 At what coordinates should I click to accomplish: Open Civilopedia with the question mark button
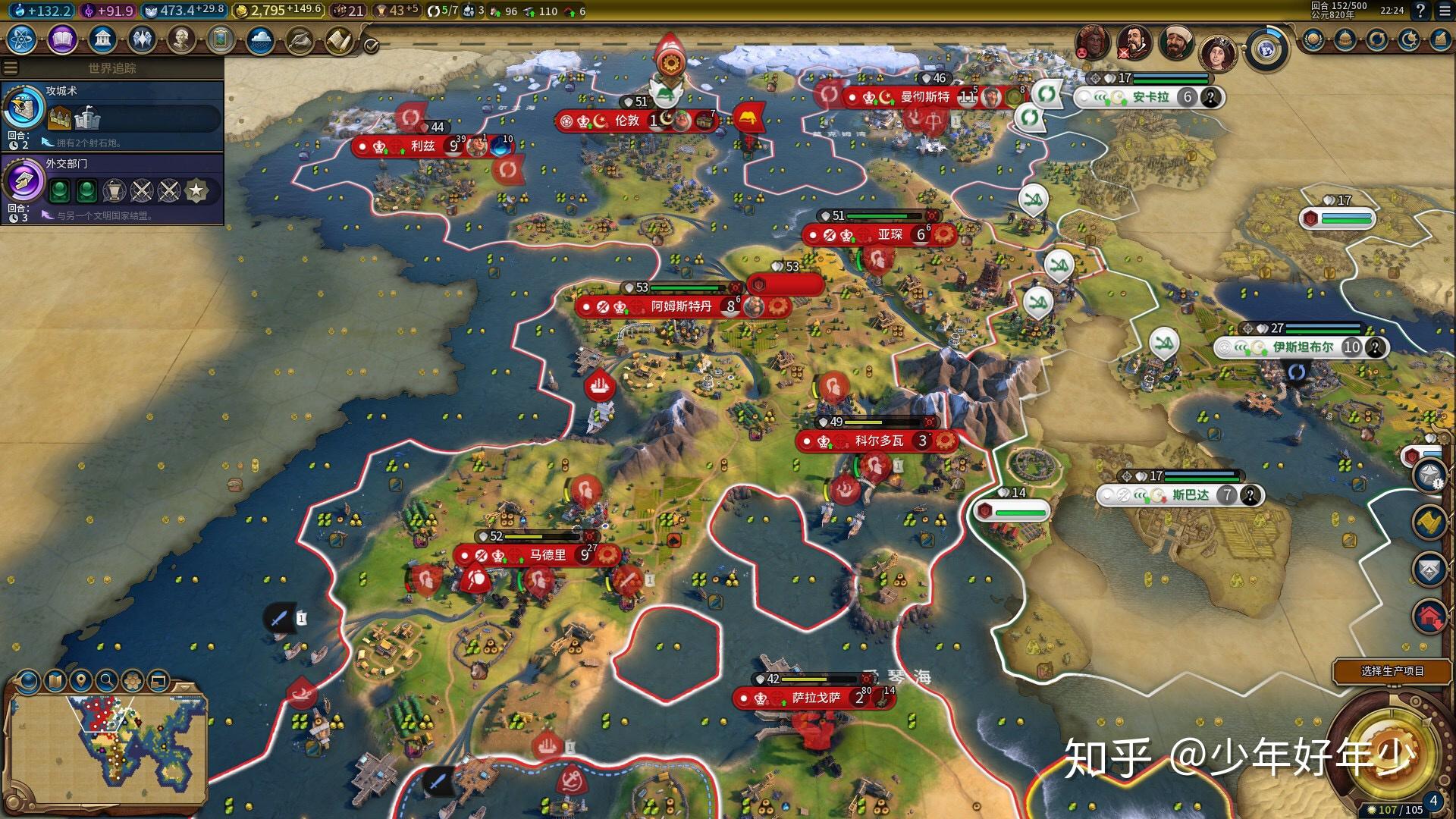click(x=1421, y=11)
